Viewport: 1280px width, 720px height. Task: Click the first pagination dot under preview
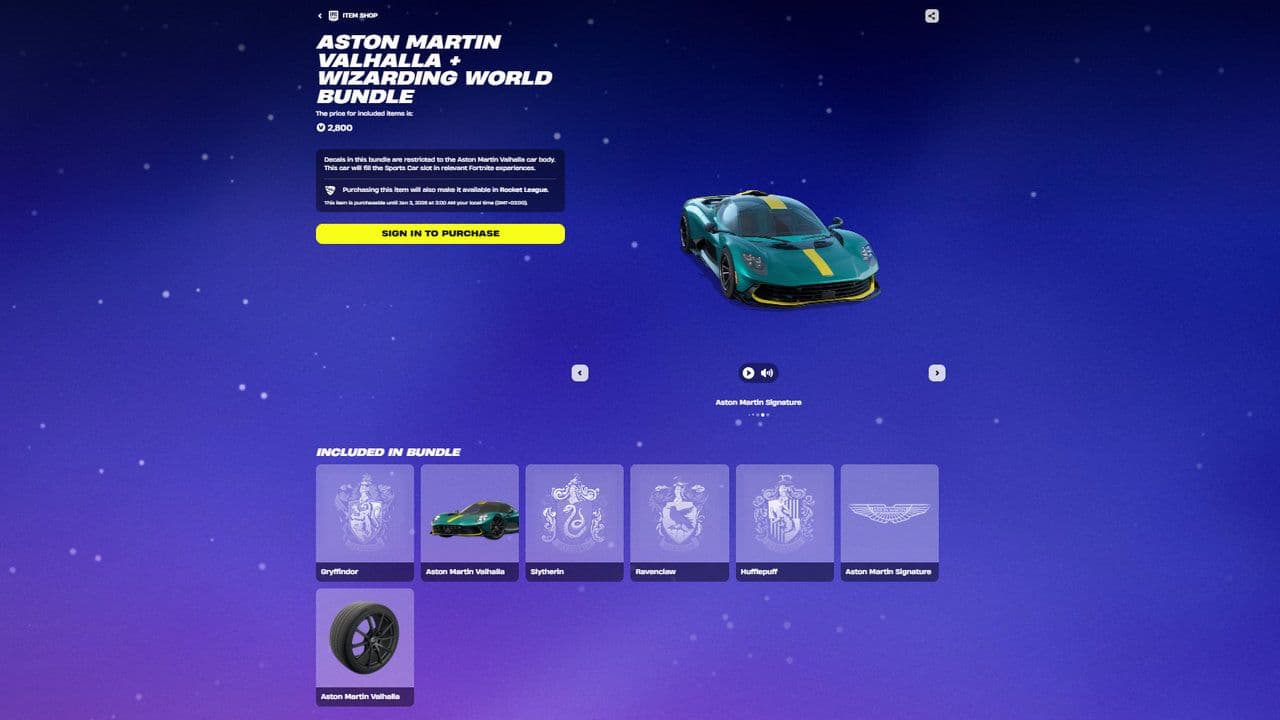click(748, 414)
